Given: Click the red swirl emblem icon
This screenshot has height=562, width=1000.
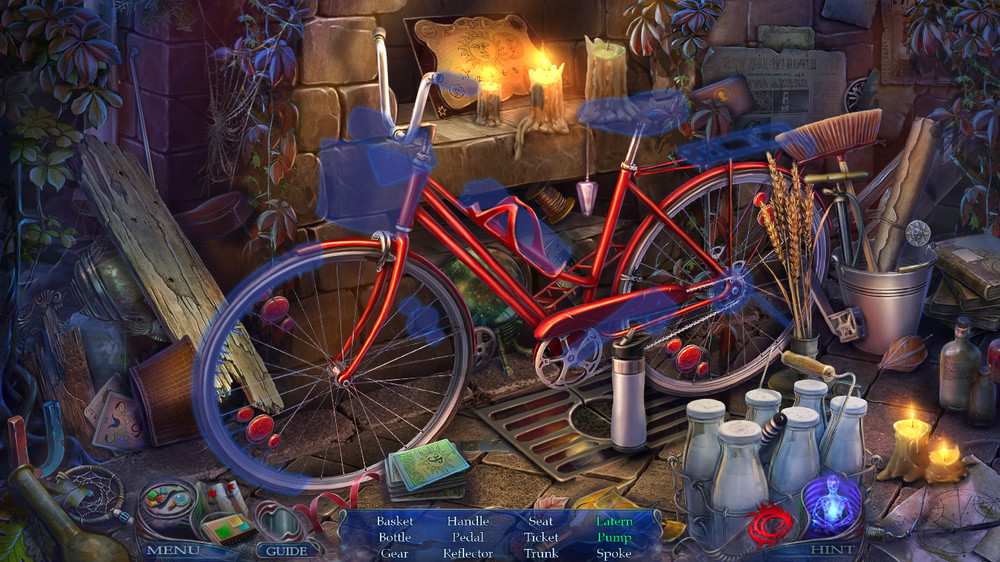Looking at the screenshot, I should pos(770,521).
